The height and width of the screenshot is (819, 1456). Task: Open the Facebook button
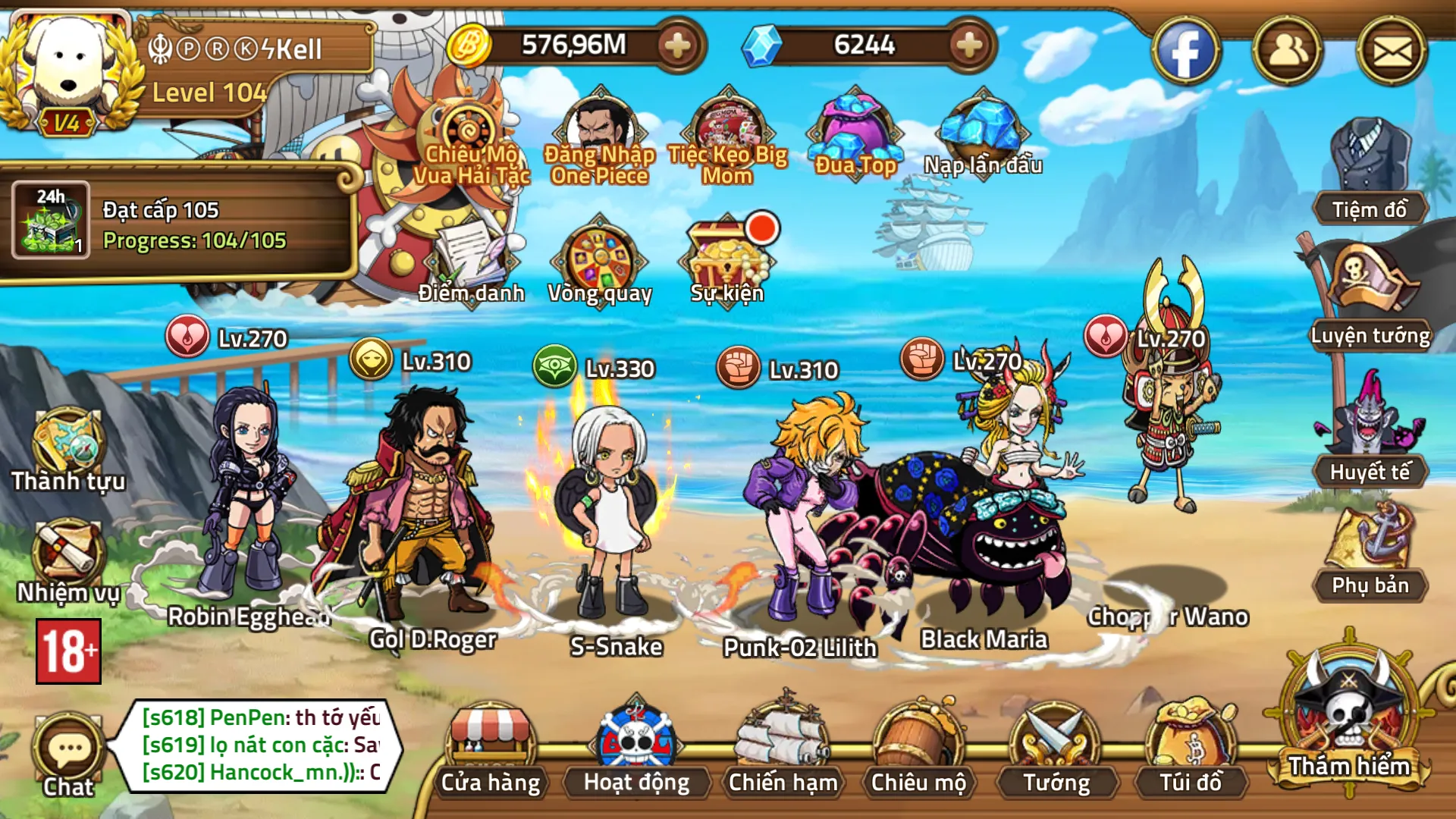[x=1187, y=52]
